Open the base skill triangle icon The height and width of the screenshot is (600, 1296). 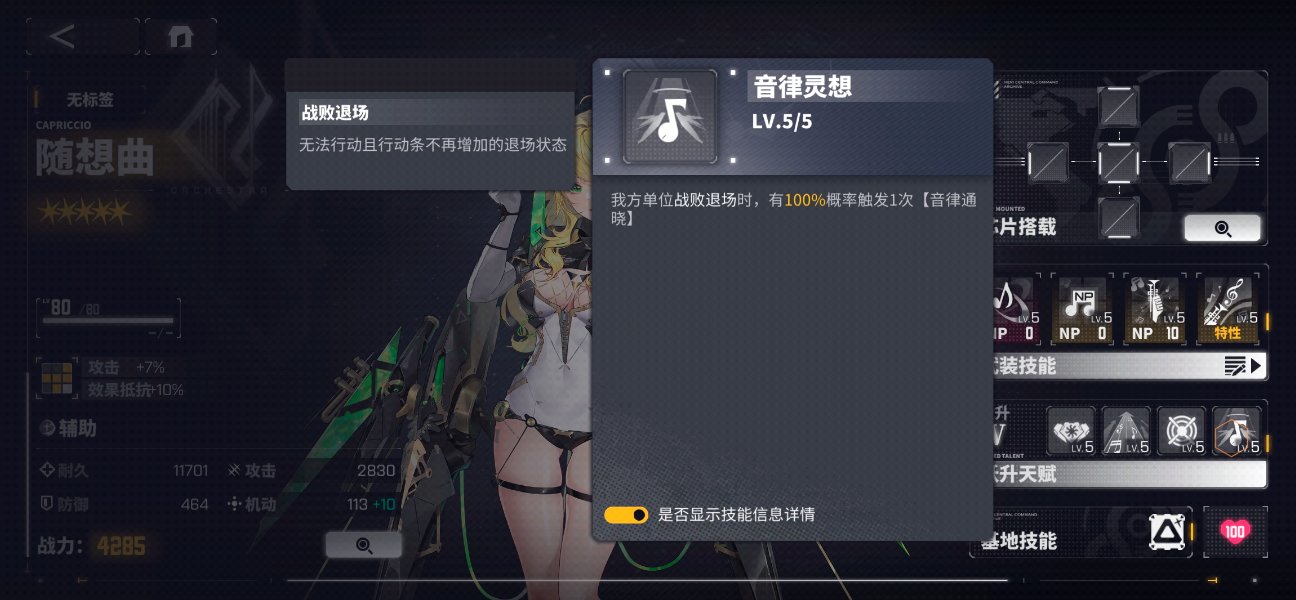1166,533
